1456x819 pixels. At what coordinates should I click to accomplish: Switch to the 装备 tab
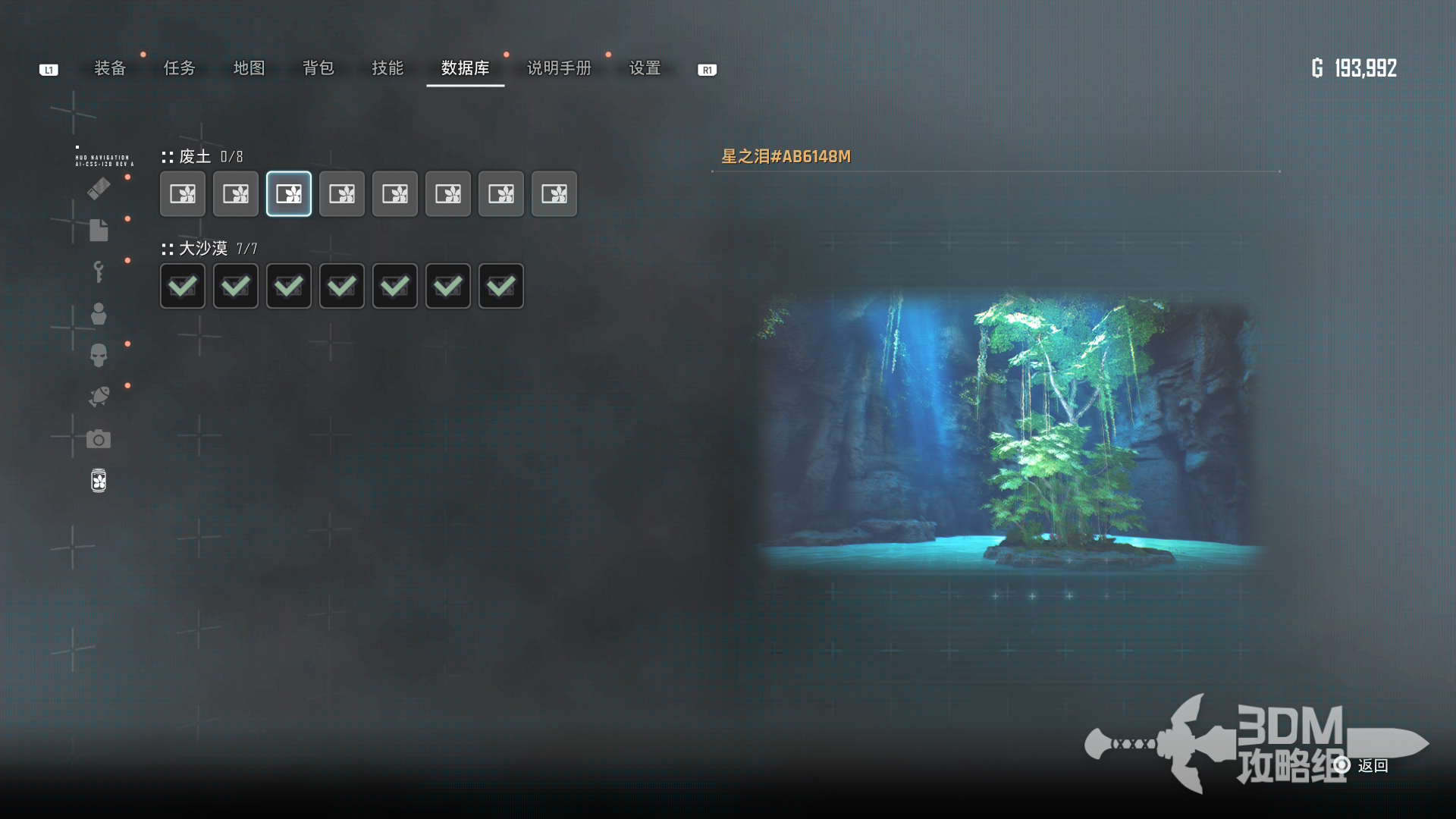[x=110, y=68]
